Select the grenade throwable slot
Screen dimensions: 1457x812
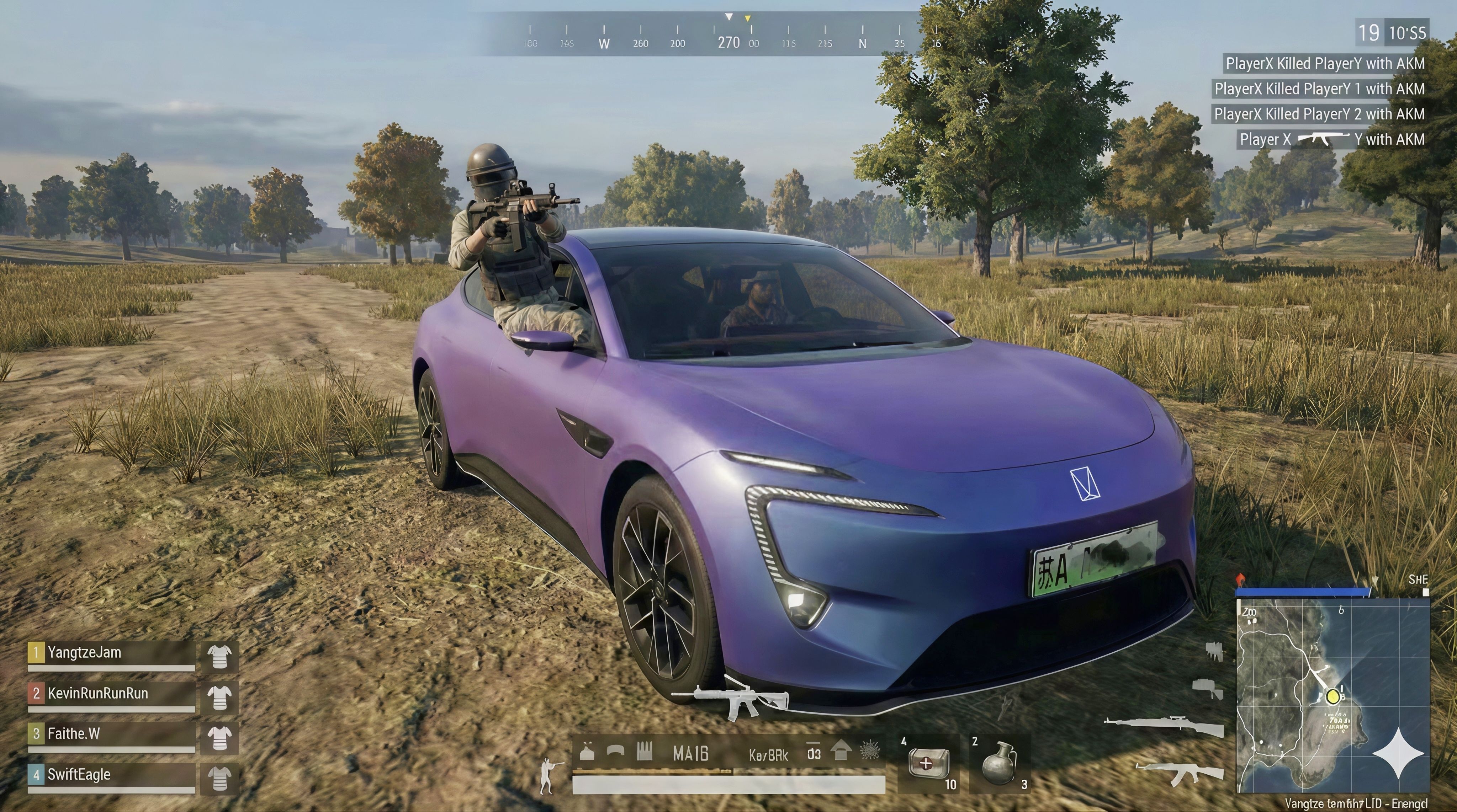pyautogui.click(x=998, y=763)
